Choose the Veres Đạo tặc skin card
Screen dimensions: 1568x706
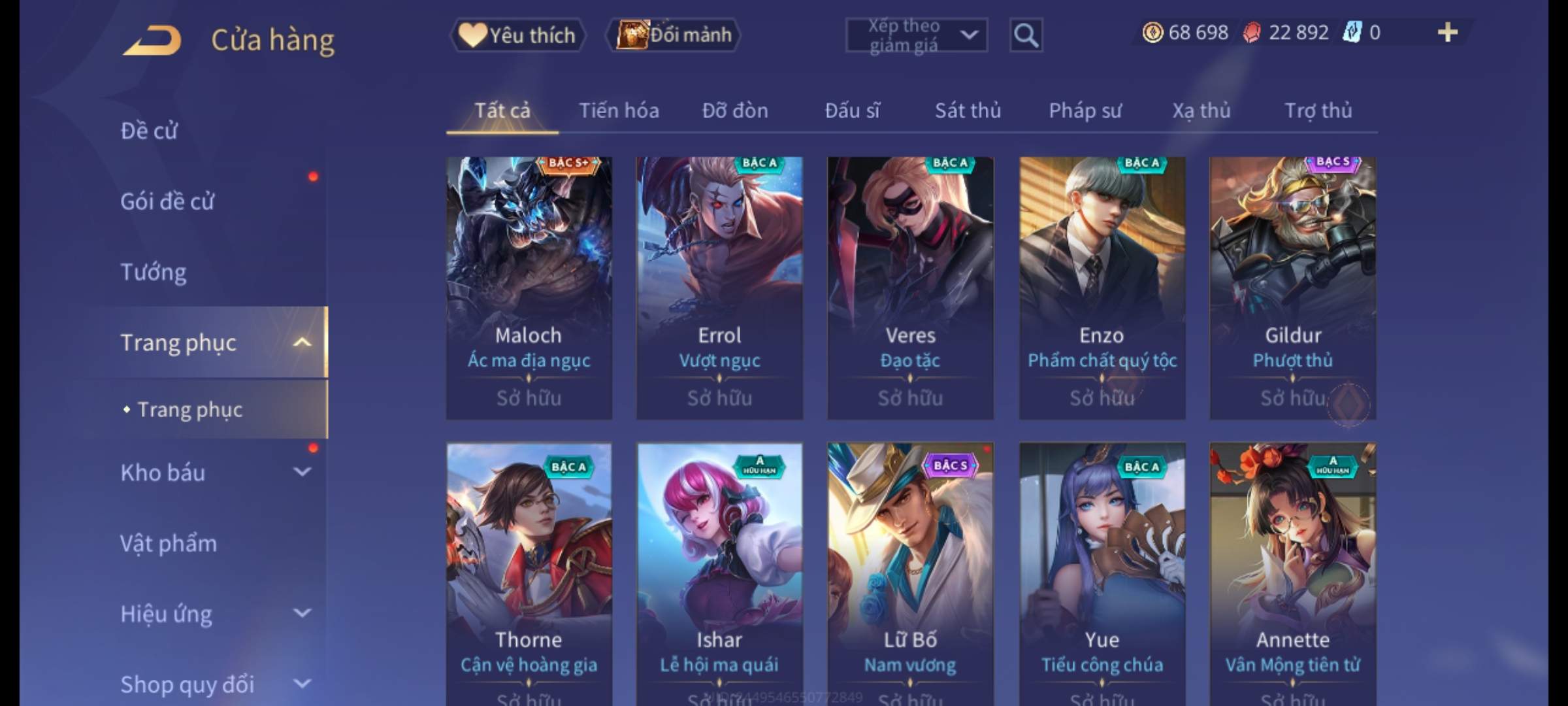[910, 288]
